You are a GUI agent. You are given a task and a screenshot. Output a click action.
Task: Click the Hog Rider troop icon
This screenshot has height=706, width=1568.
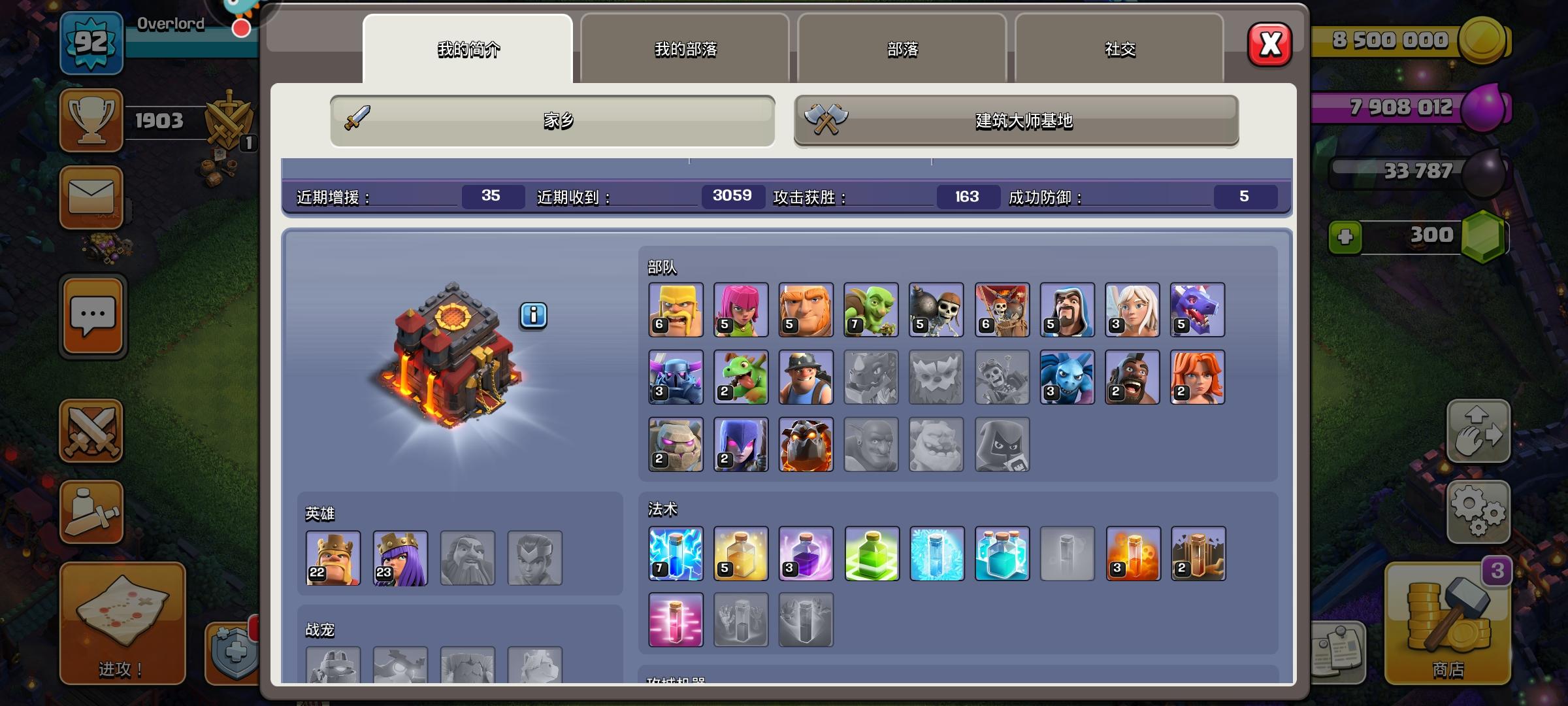click(x=1133, y=377)
